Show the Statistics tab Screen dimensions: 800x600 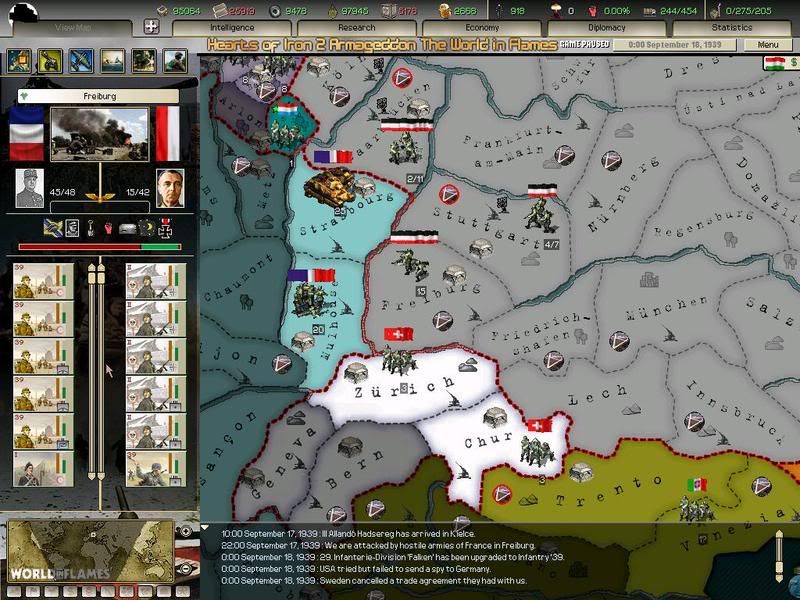(731, 28)
